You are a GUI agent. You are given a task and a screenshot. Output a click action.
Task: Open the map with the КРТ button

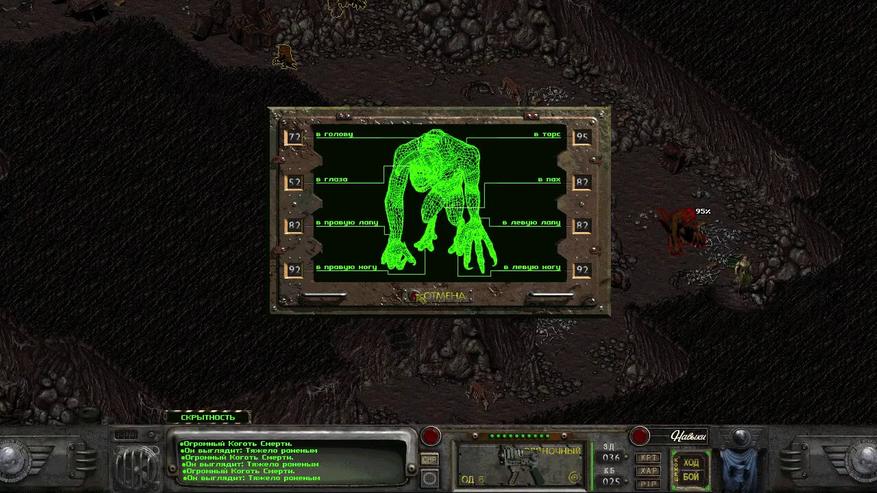[648, 456]
